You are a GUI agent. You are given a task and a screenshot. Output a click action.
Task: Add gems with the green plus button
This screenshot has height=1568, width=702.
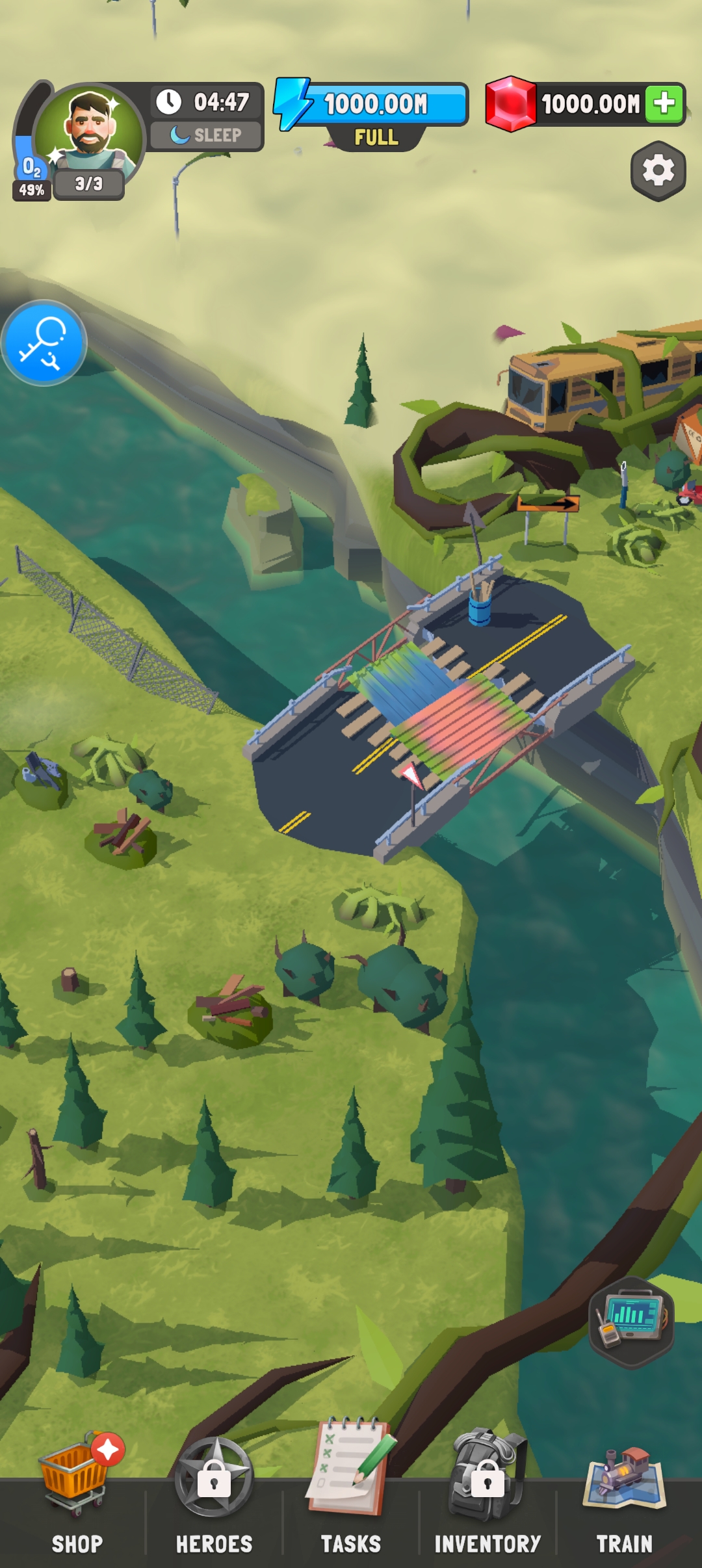(x=664, y=103)
